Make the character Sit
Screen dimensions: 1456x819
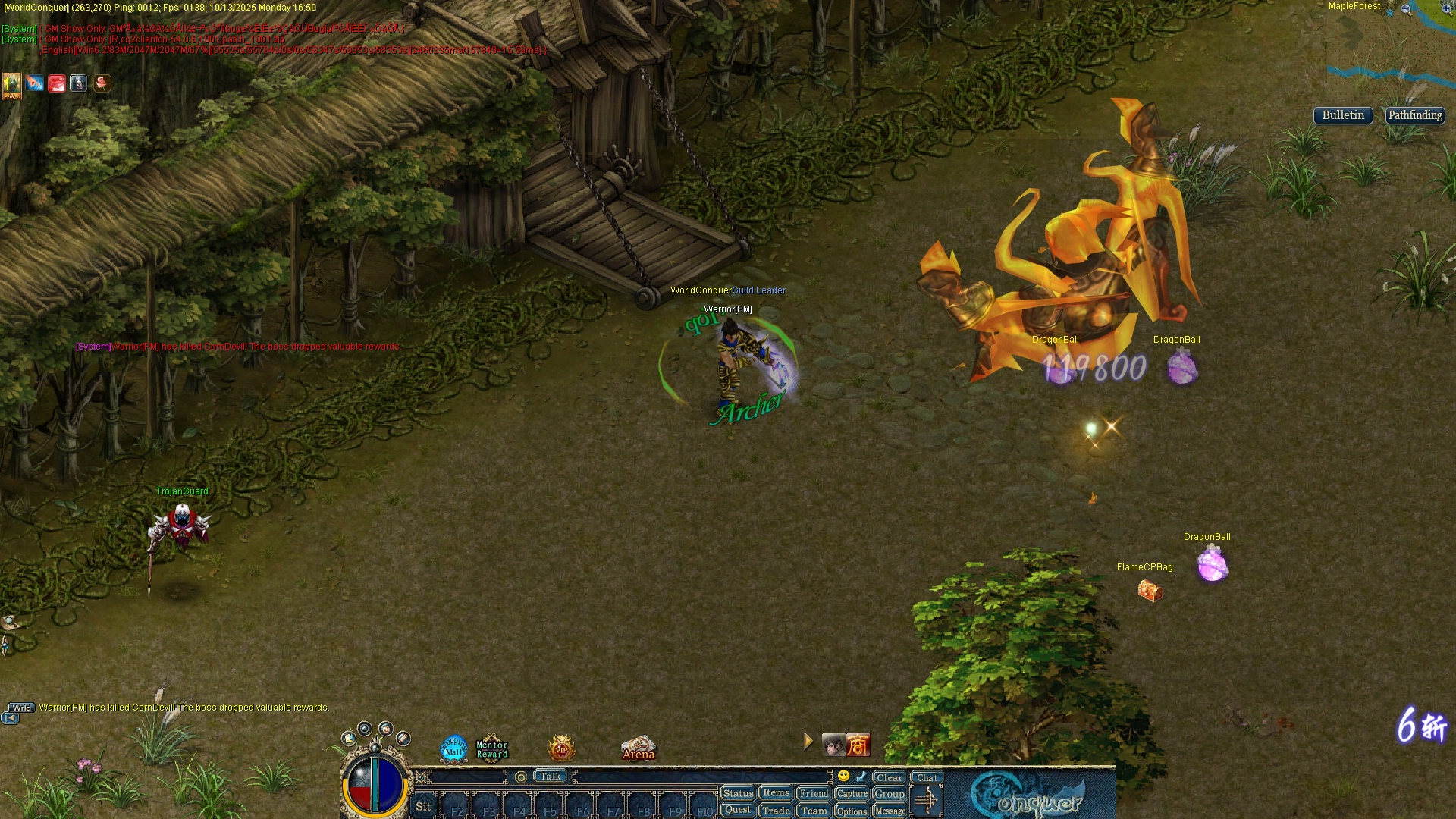(423, 807)
